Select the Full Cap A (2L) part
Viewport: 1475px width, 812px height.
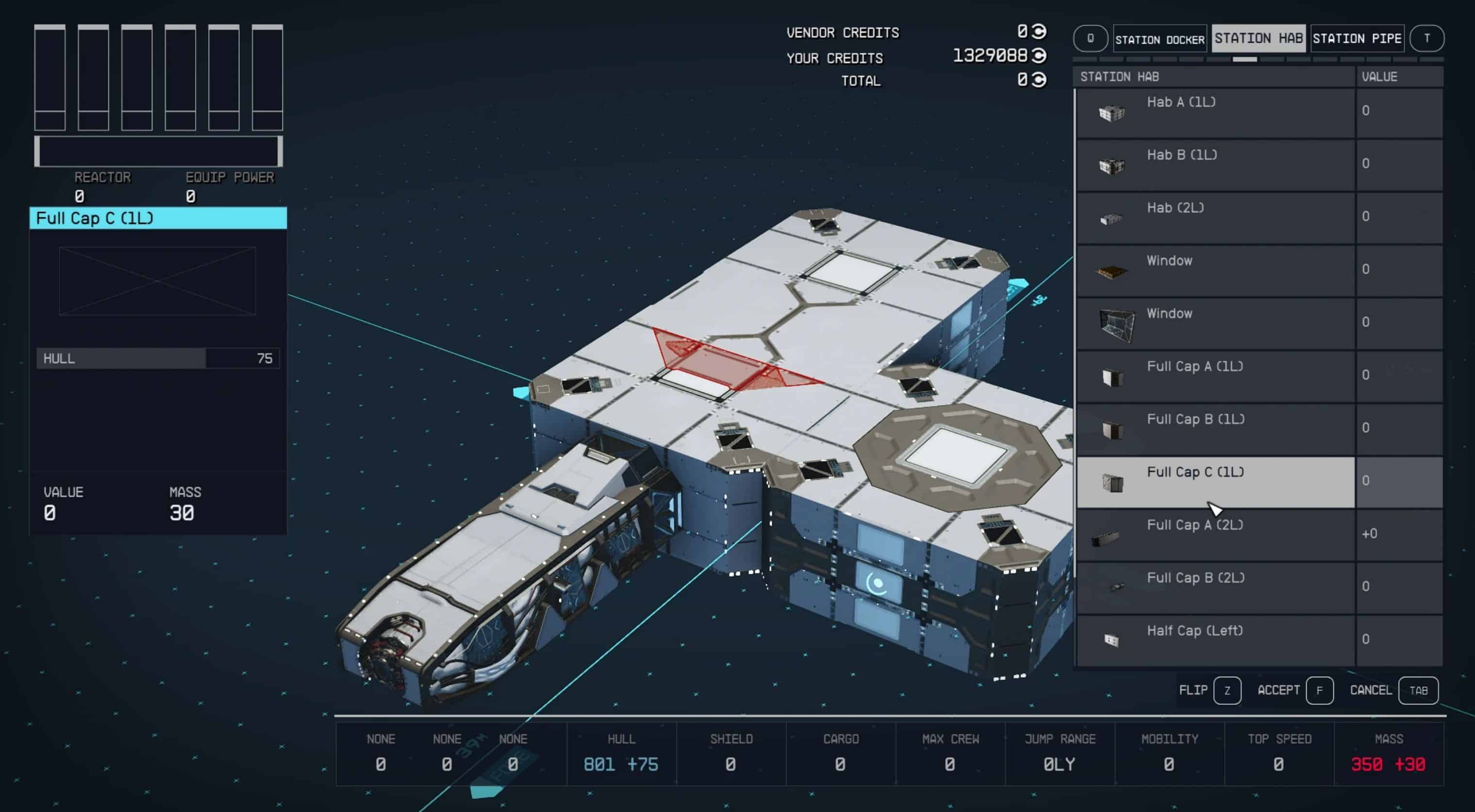1215,535
